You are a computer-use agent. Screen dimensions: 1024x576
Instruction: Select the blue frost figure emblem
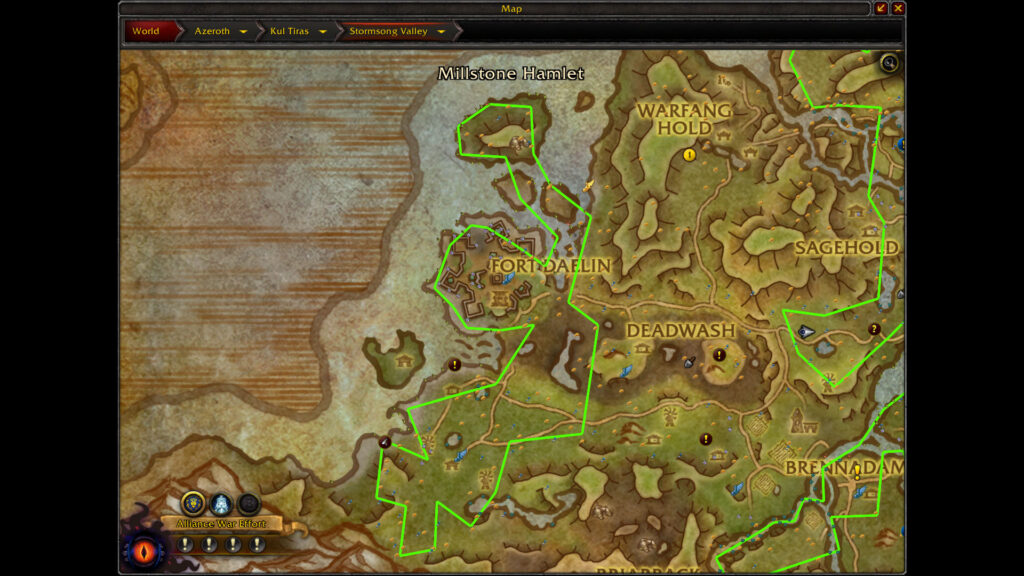point(221,504)
